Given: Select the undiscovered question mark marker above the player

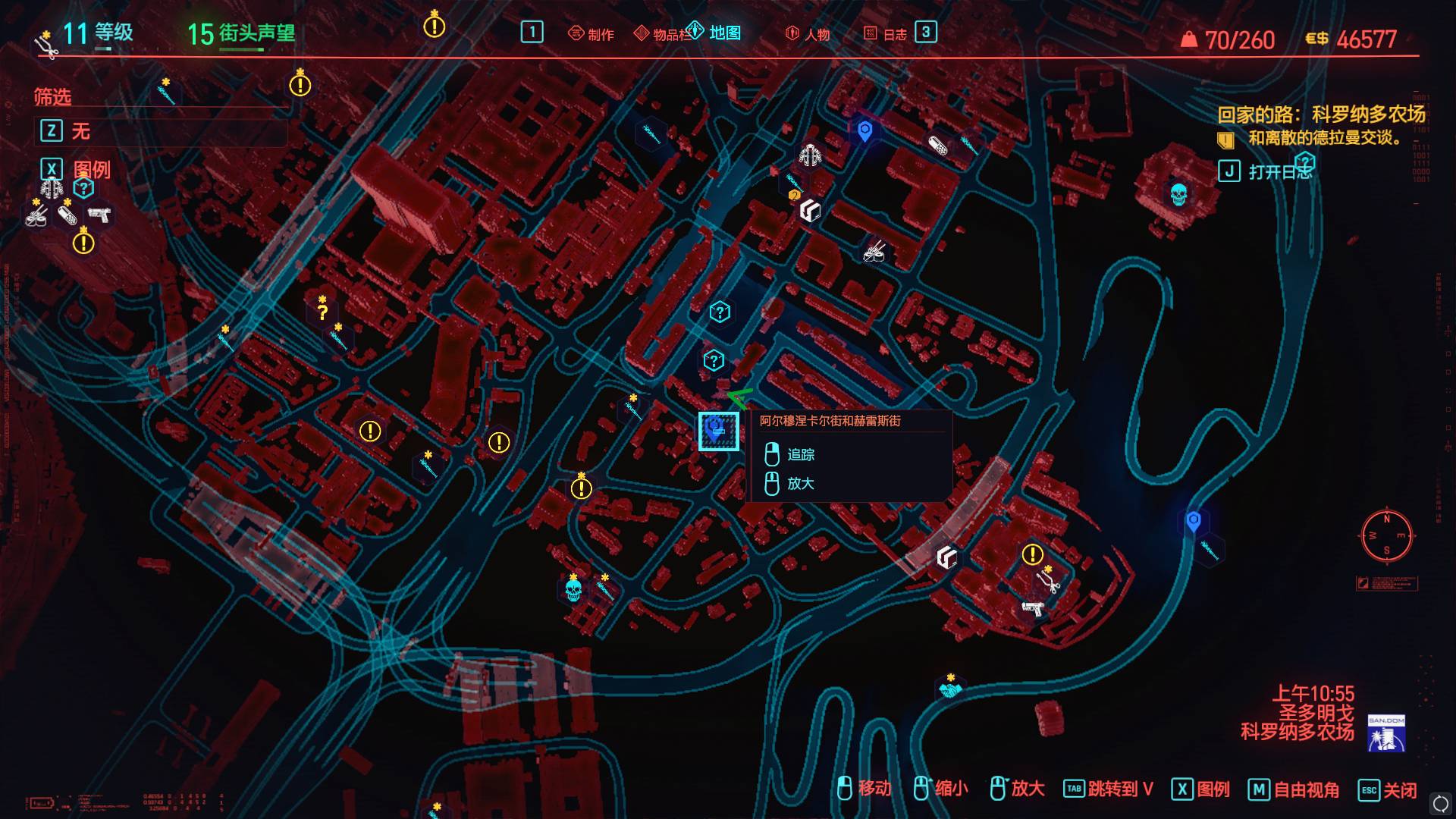Looking at the screenshot, I should click(713, 360).
